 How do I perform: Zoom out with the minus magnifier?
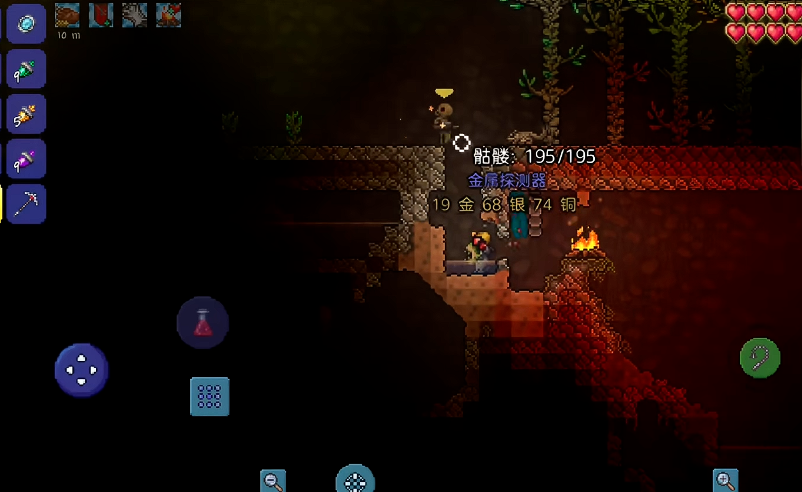[x=273, y=481]
